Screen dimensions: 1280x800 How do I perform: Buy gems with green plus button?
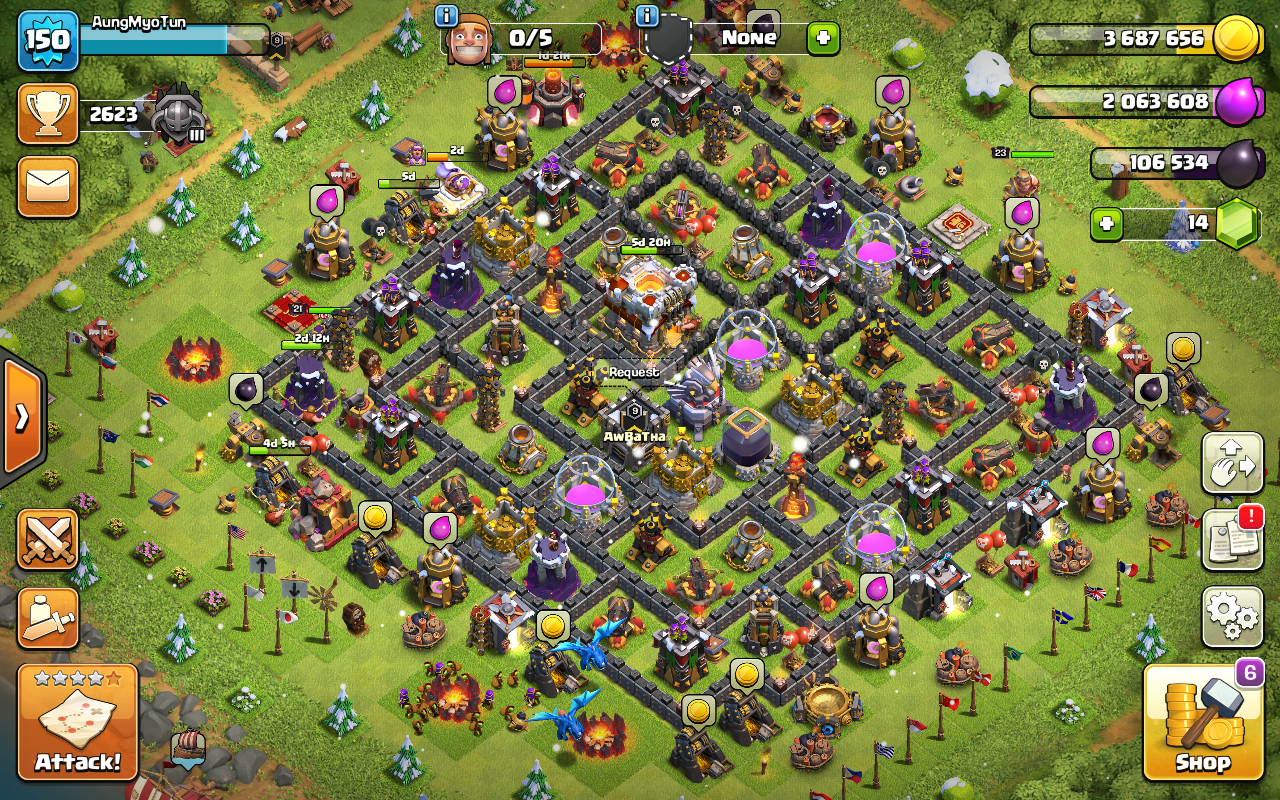coord(1106,223)
